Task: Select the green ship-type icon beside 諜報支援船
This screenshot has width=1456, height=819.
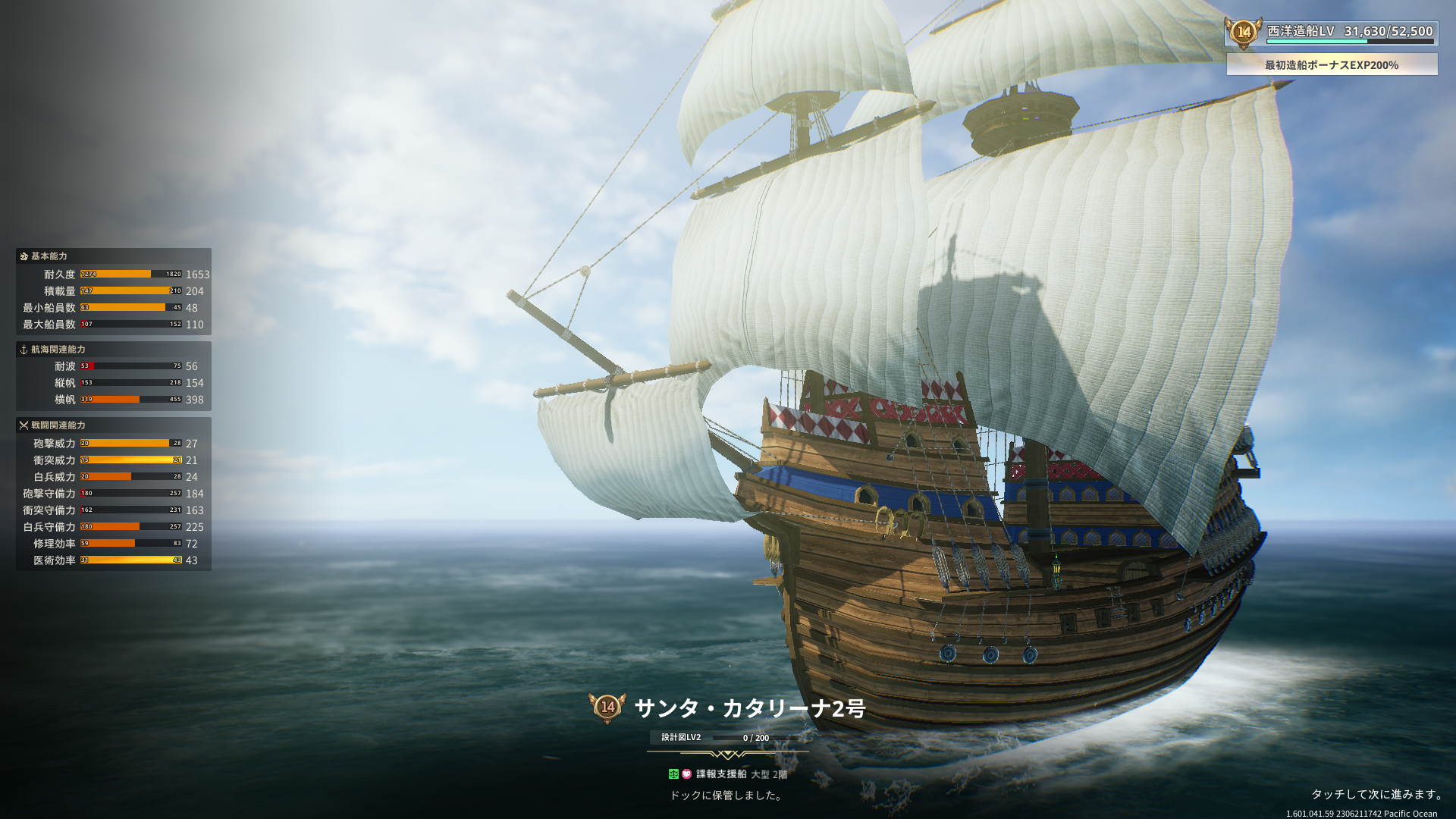Action: (673, 774)
